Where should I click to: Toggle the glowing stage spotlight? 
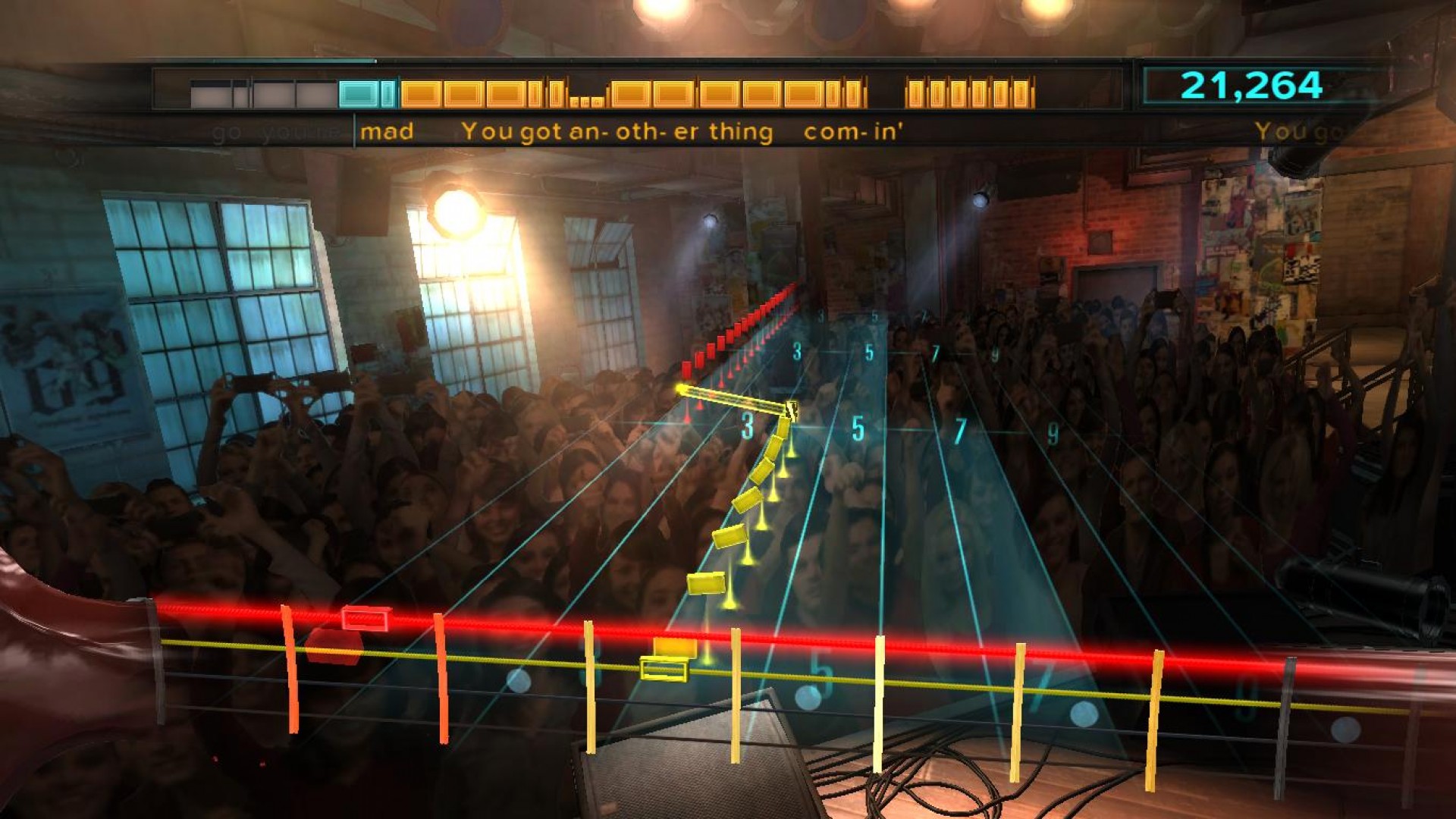point(456,213)
